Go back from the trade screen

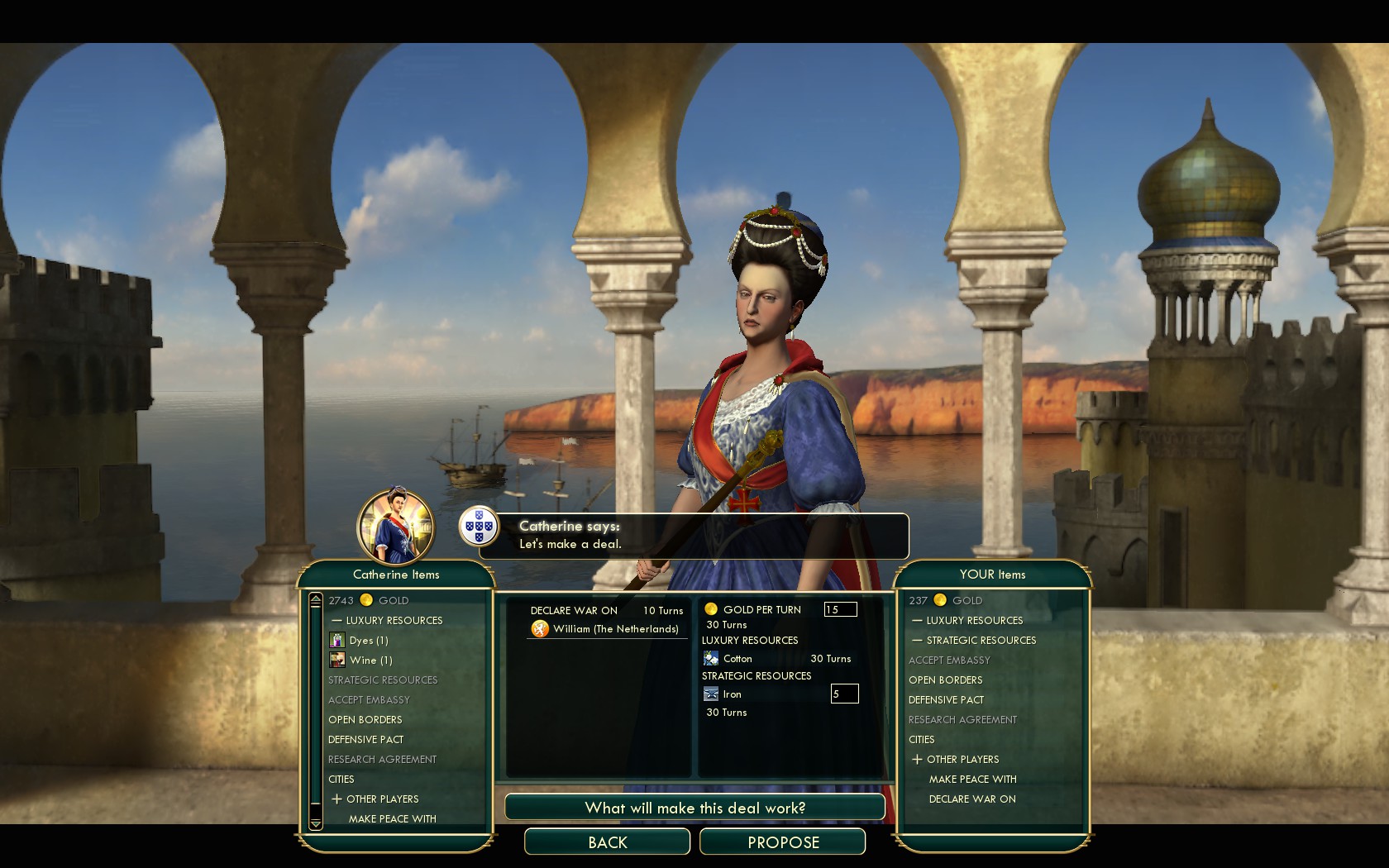[607, 842]
